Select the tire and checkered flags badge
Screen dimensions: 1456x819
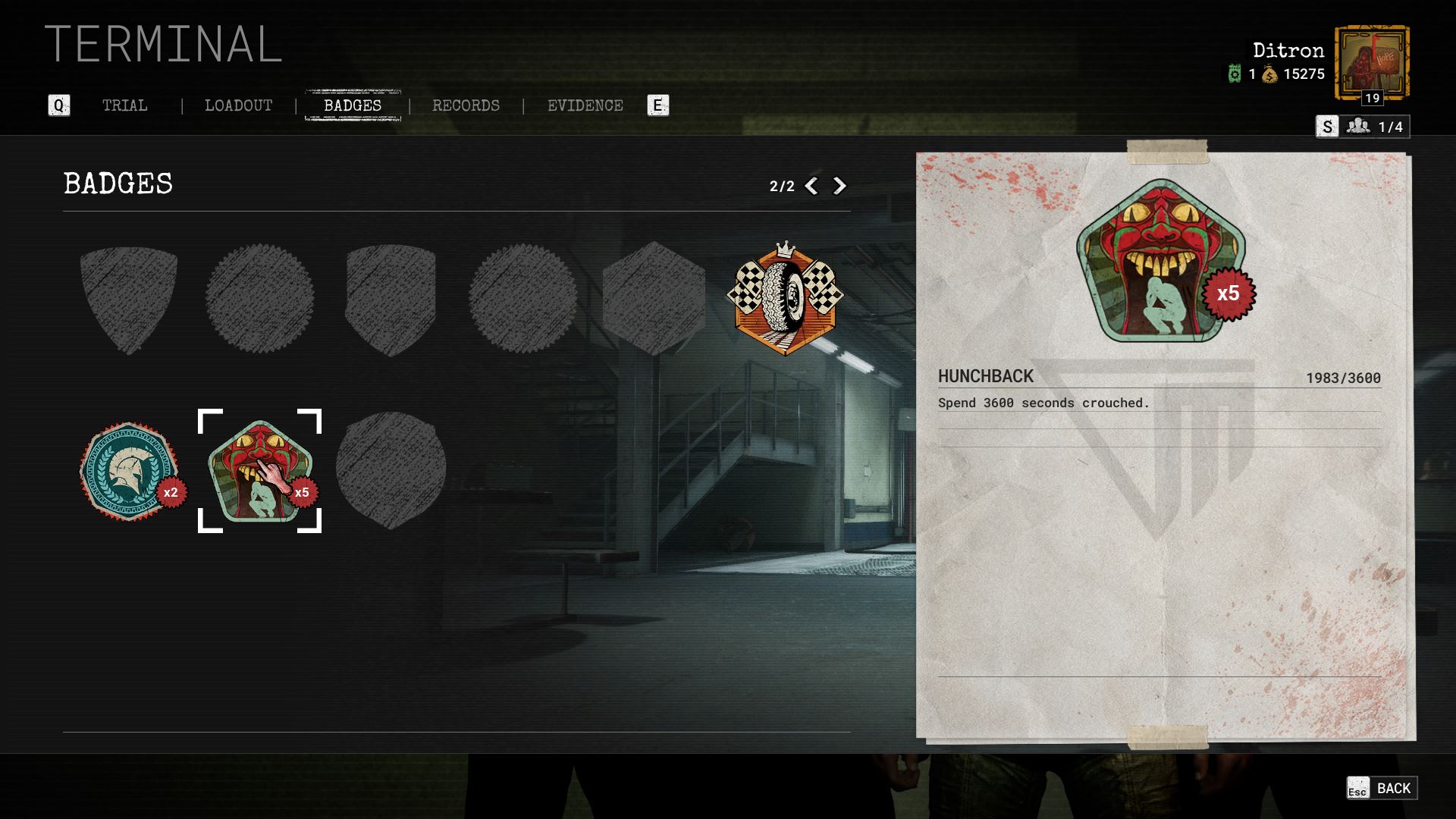(784, 299)
